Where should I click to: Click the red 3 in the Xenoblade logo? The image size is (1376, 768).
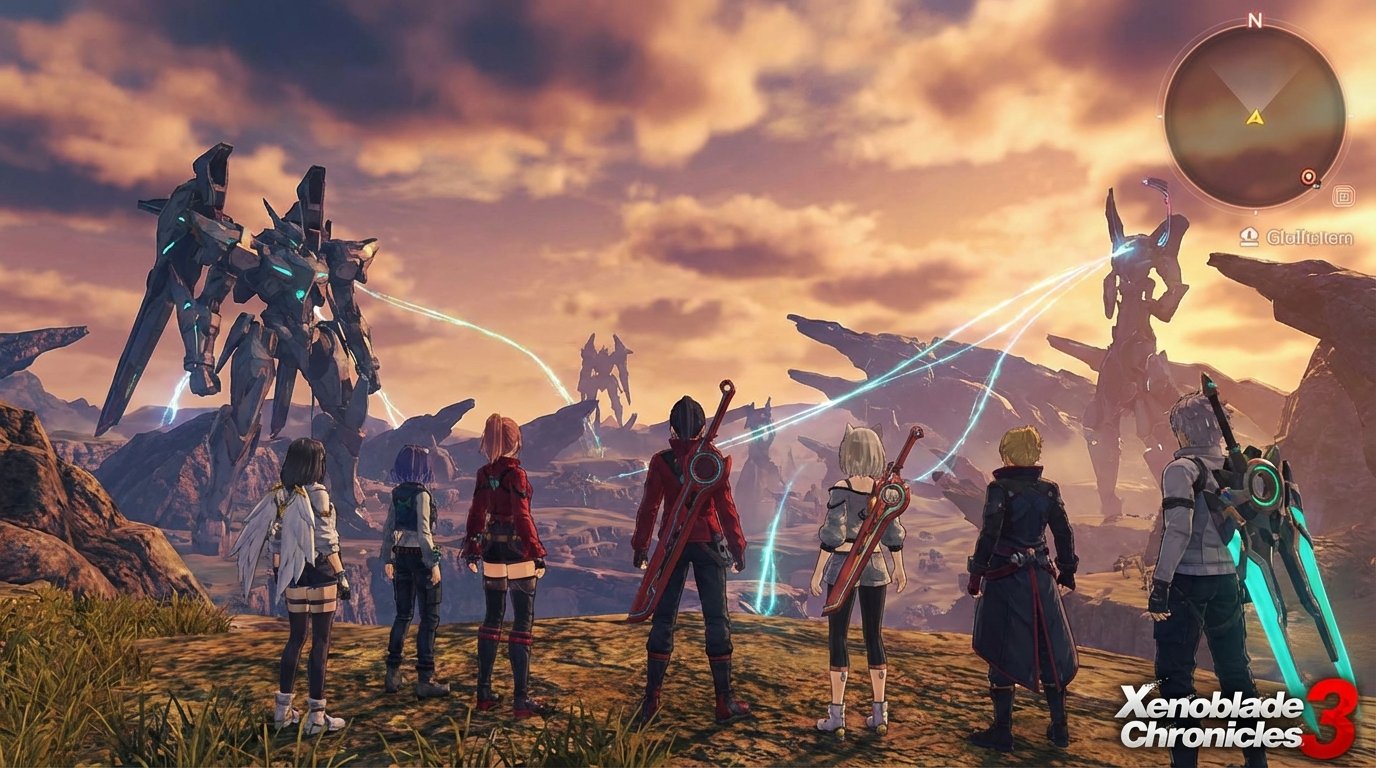click(1332, 717)
